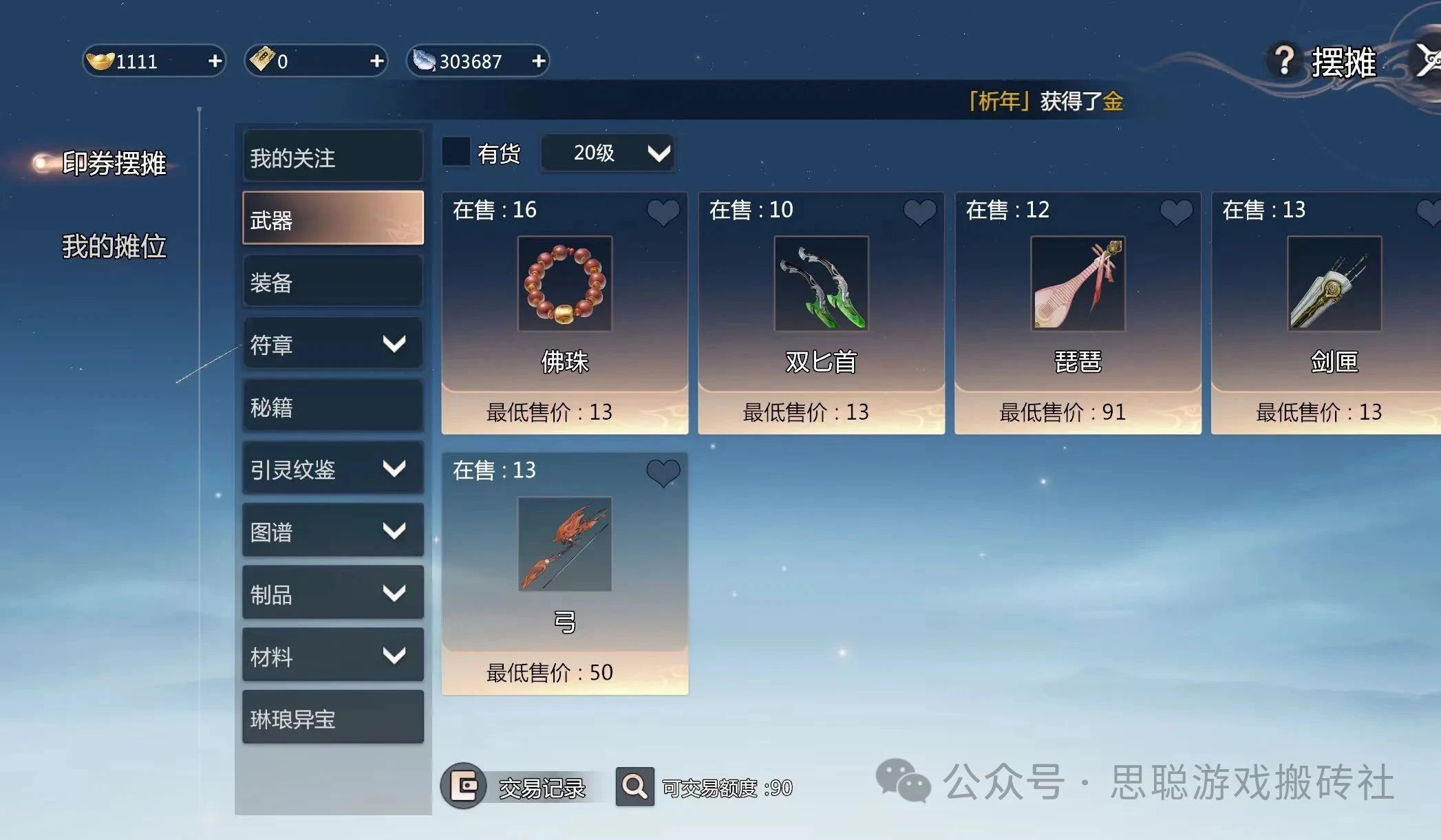Expand the 材料 materials category
The width and height of the screenshot is (1441, 840).
click(332, 656)
